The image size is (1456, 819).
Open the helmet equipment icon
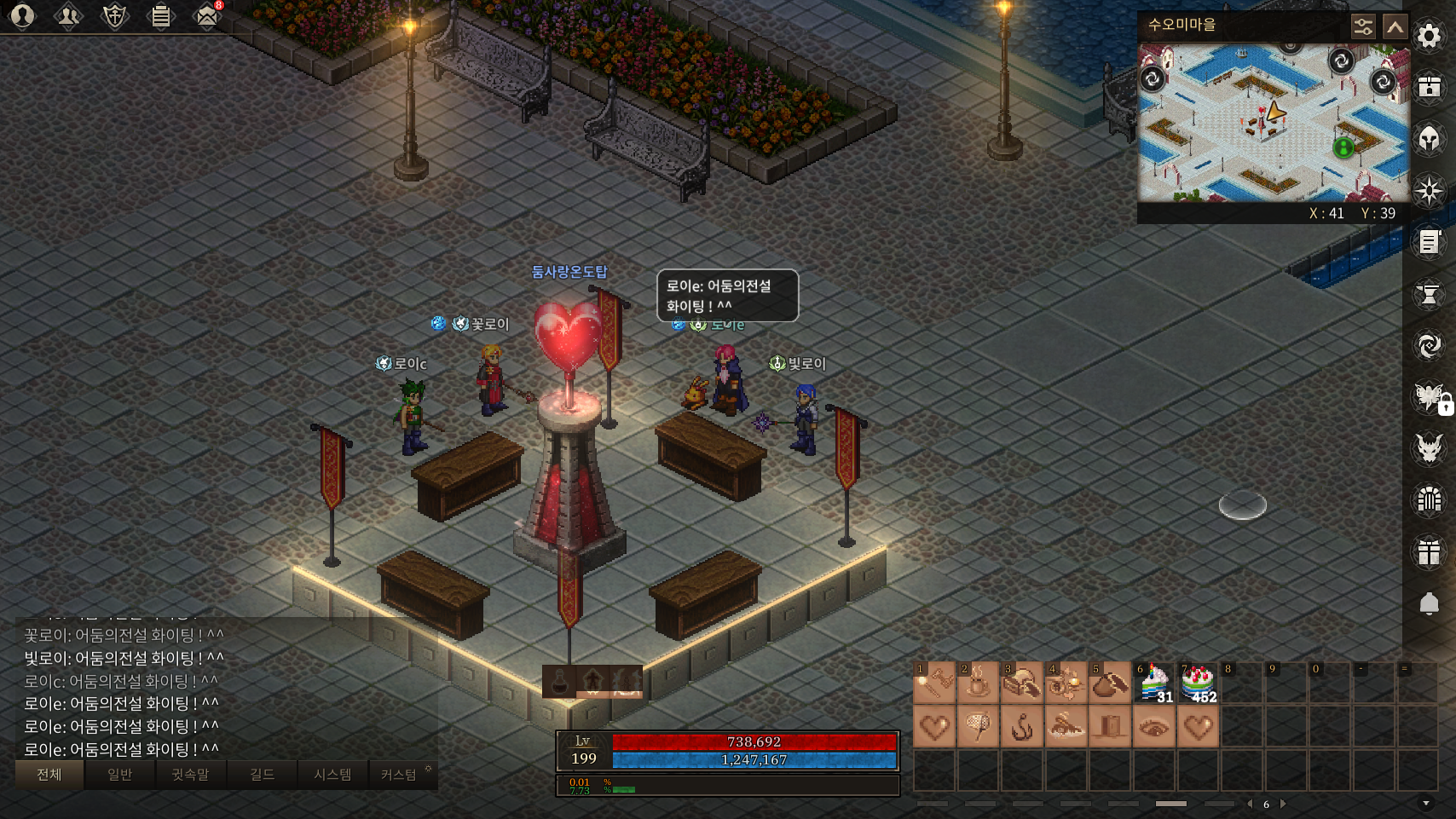pyautogui.click(x=1429, y=138)
